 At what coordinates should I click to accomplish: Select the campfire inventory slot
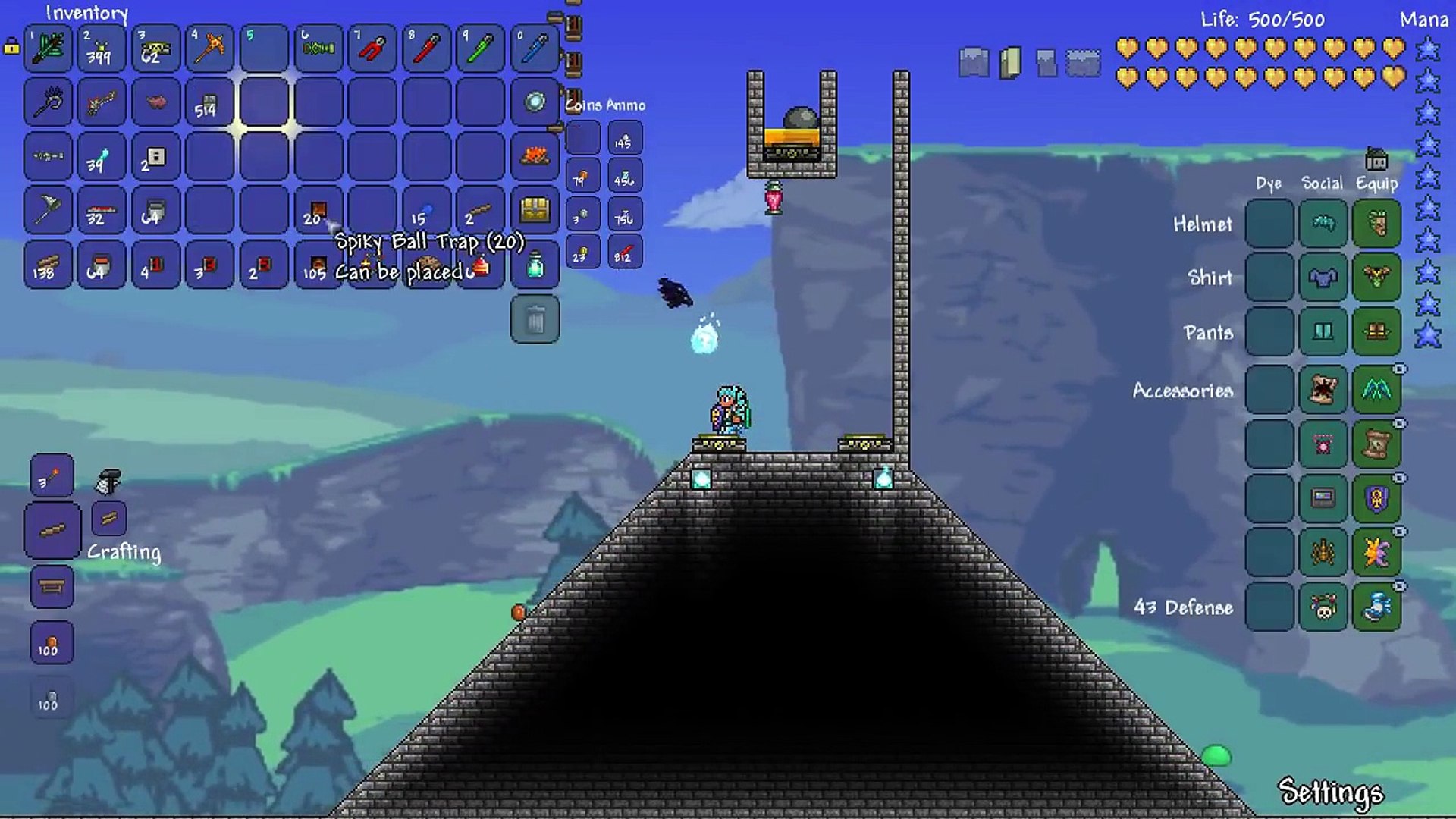pos(535,156)
